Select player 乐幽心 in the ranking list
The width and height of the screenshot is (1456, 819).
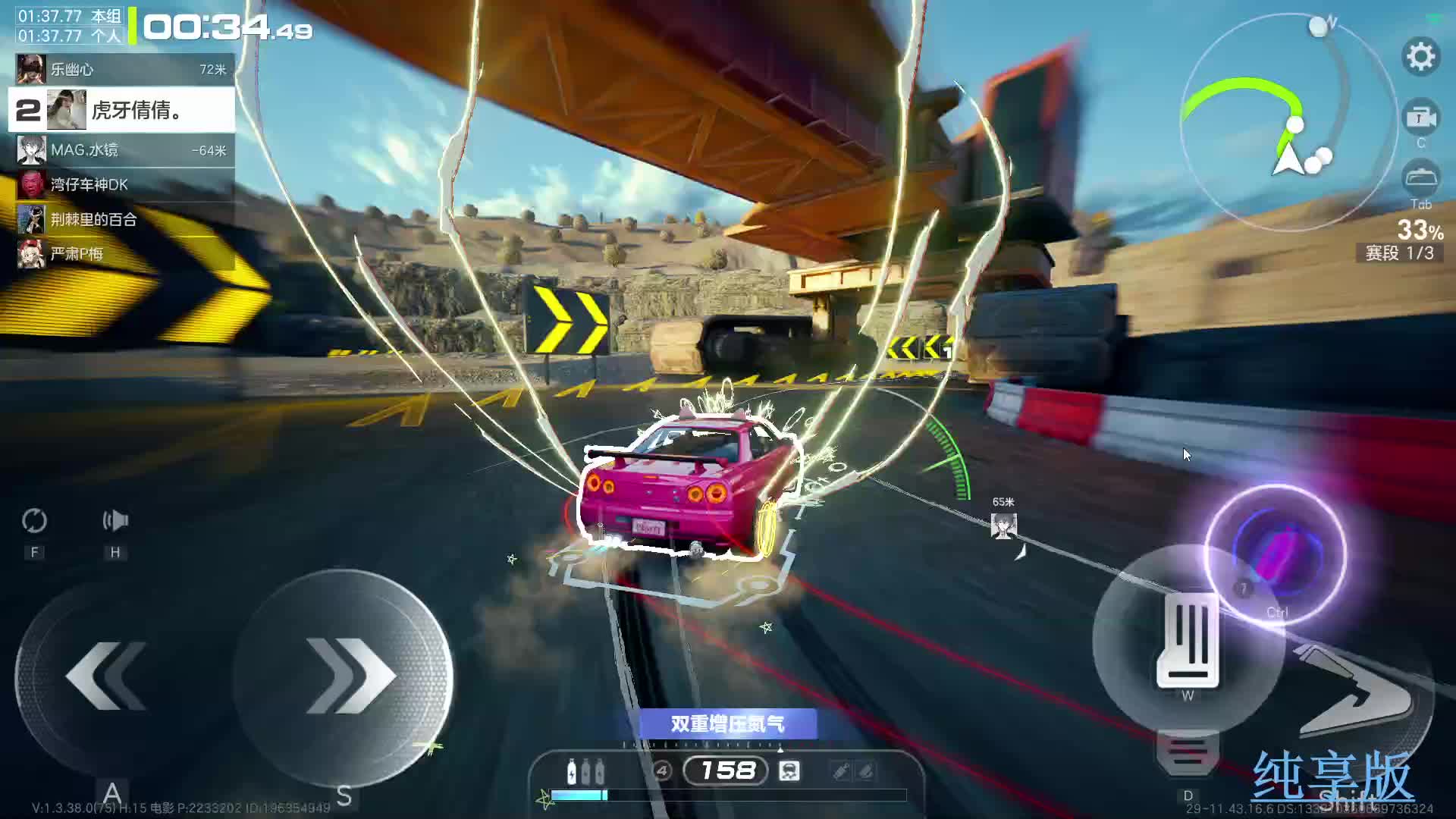tap(121, 70)
